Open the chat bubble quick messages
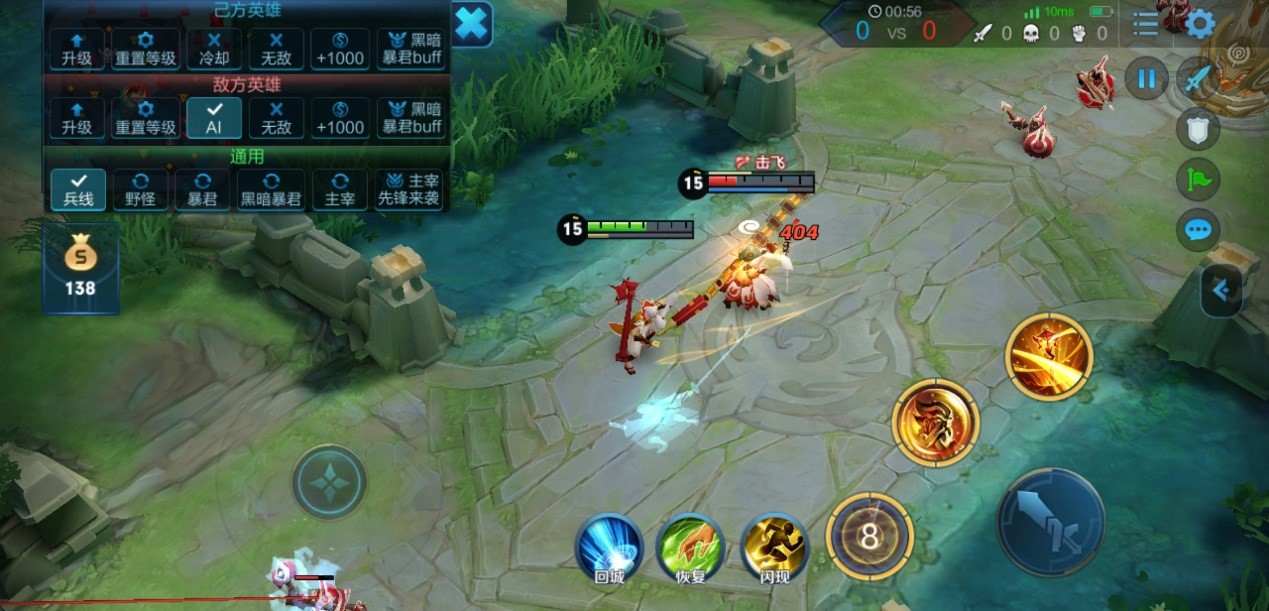Screen dimensions: 1269x611 [x=1197, y=230]
